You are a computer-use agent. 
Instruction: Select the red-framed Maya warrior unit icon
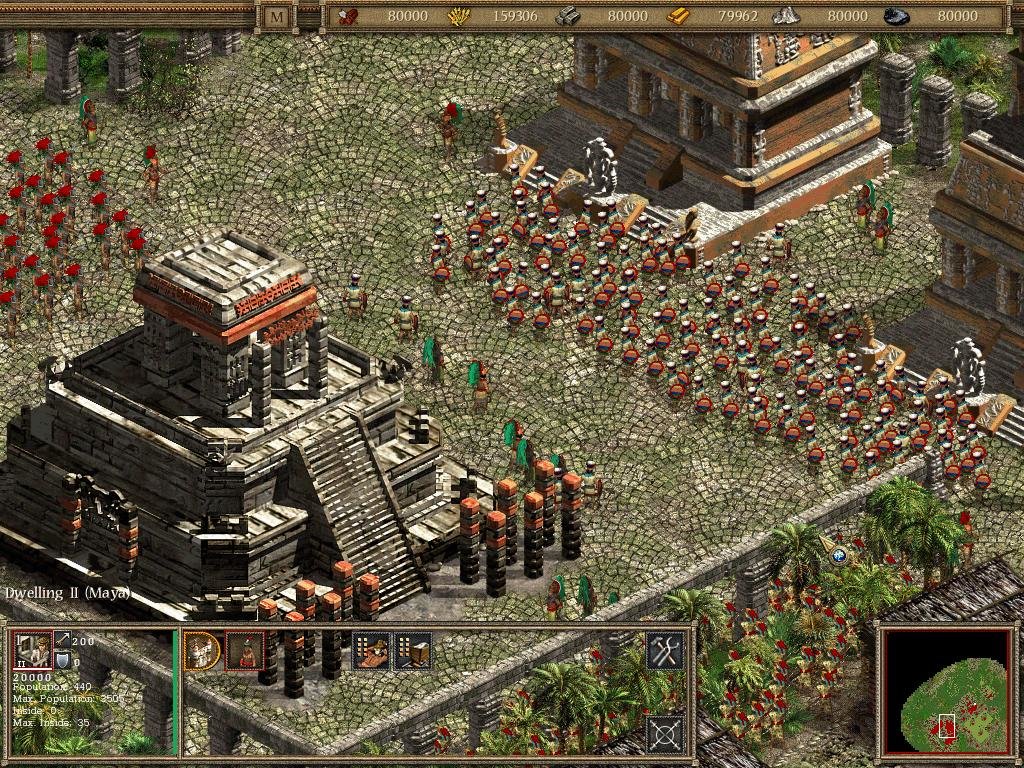click(245, 651)
